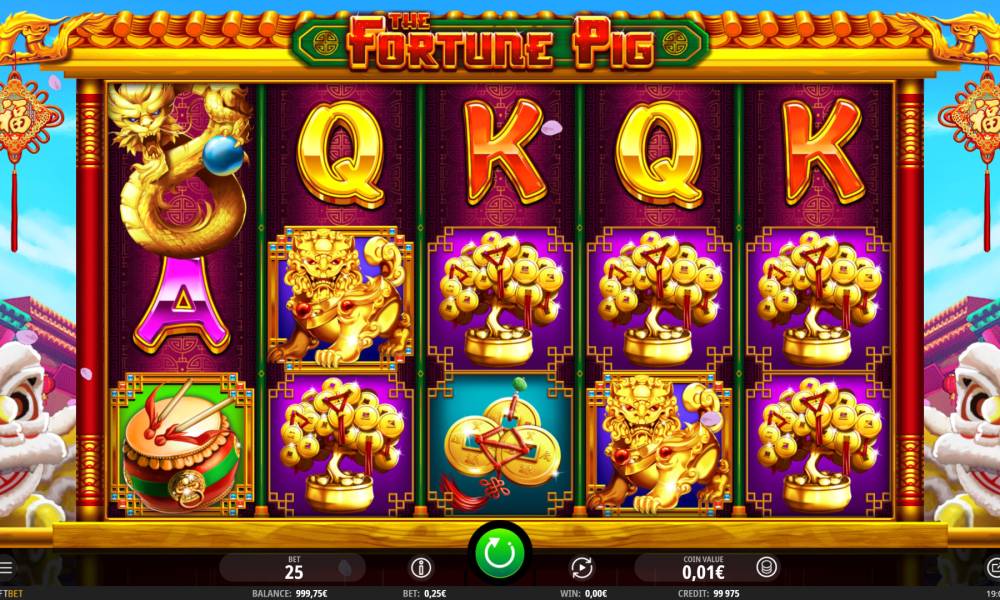The height and width of the screenshot is (600, 1000).
Task: Change the bet amount of 25
Action: 294,568
